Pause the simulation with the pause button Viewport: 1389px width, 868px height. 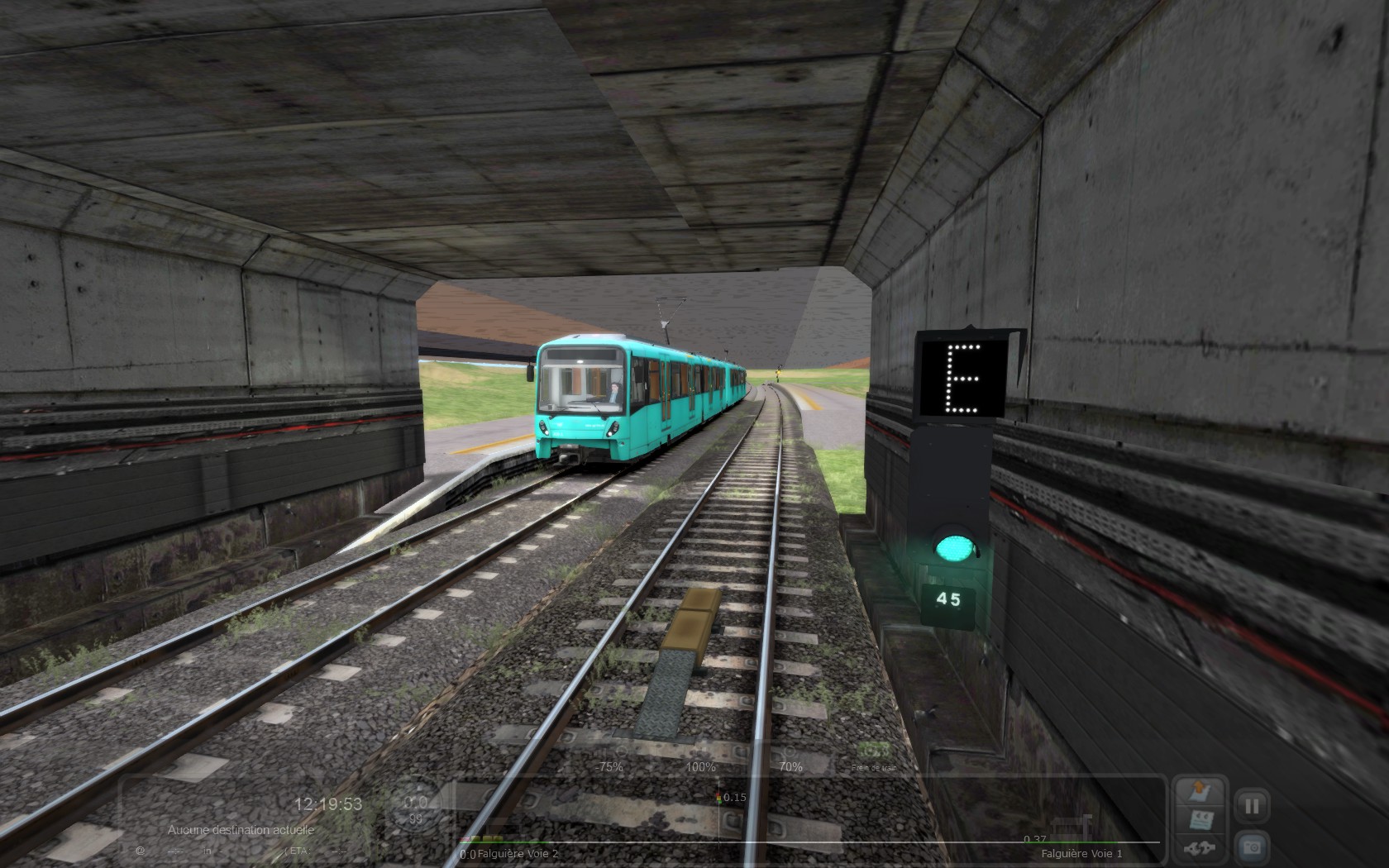pyautogui.click(x=1252, y=804)
